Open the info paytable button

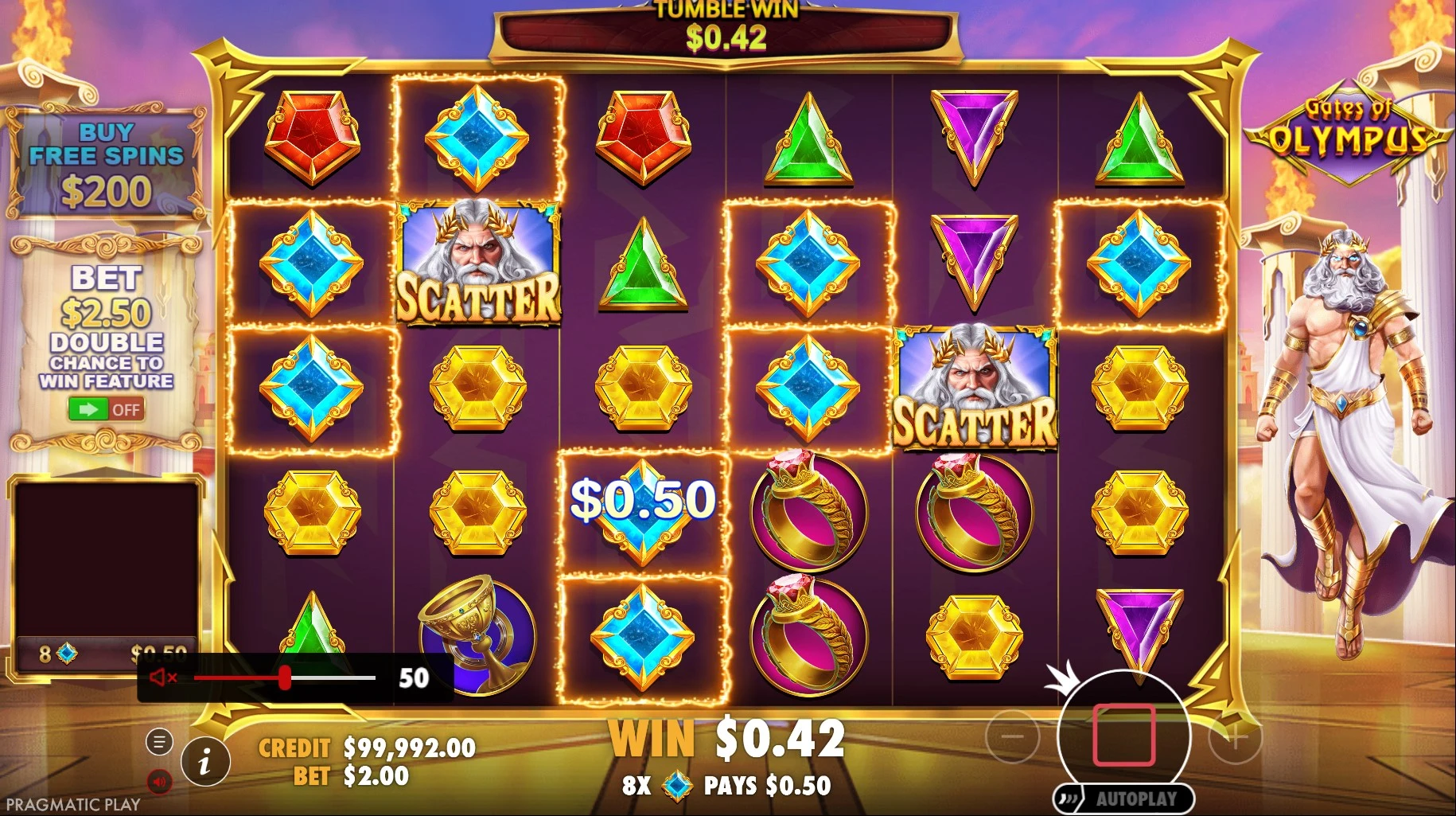pyautogui.click(x=205, y=763)
